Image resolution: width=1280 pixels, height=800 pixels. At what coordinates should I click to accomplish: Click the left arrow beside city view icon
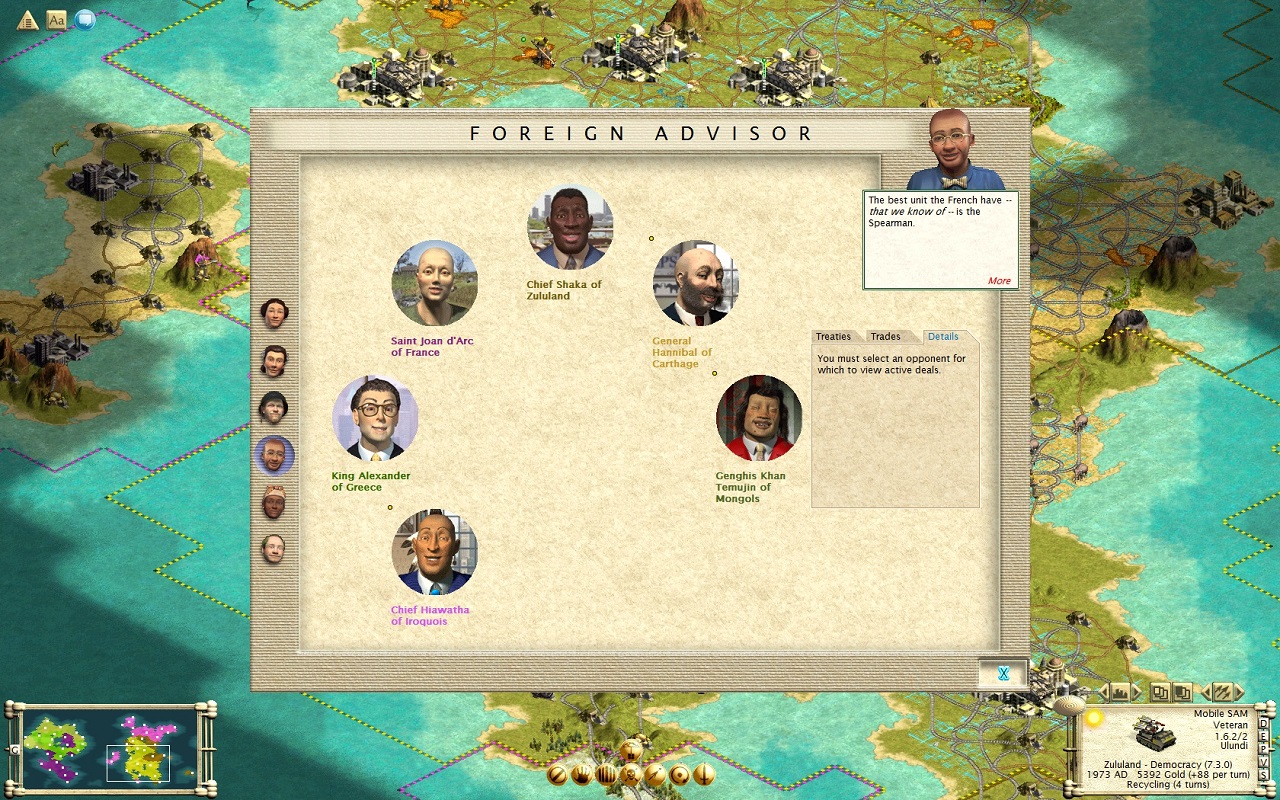[x=1103, y=692]
